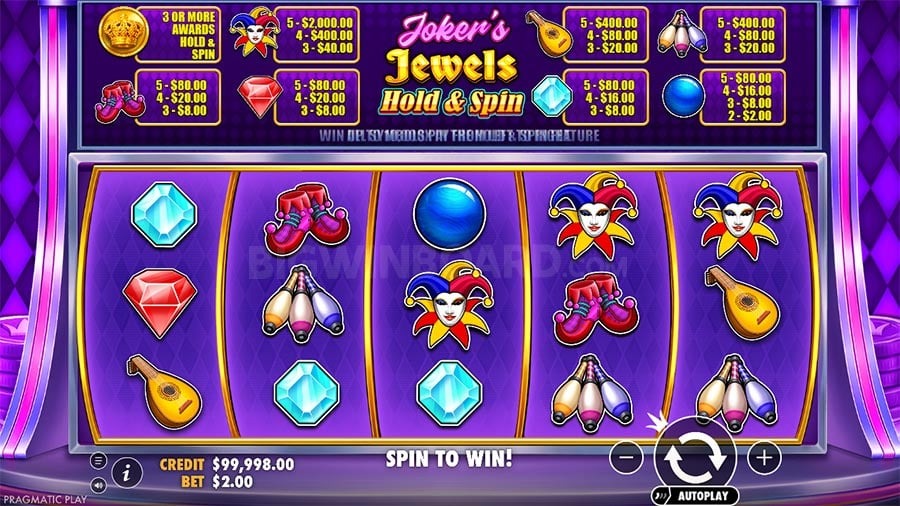
Task: Open the game info paytable
Action: [x=127, y=472]
